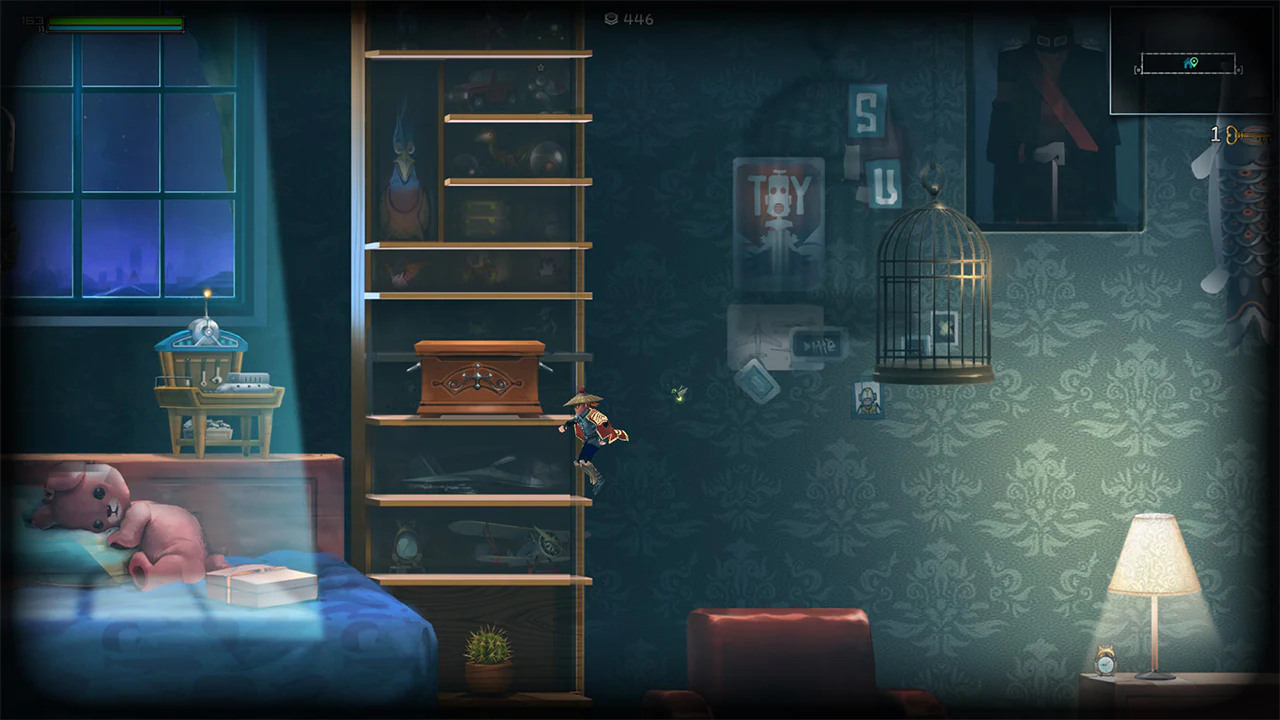Click the right bracket marker on the minimap bar
The height and width of the screenshot is (720, 1280).
1239,69
